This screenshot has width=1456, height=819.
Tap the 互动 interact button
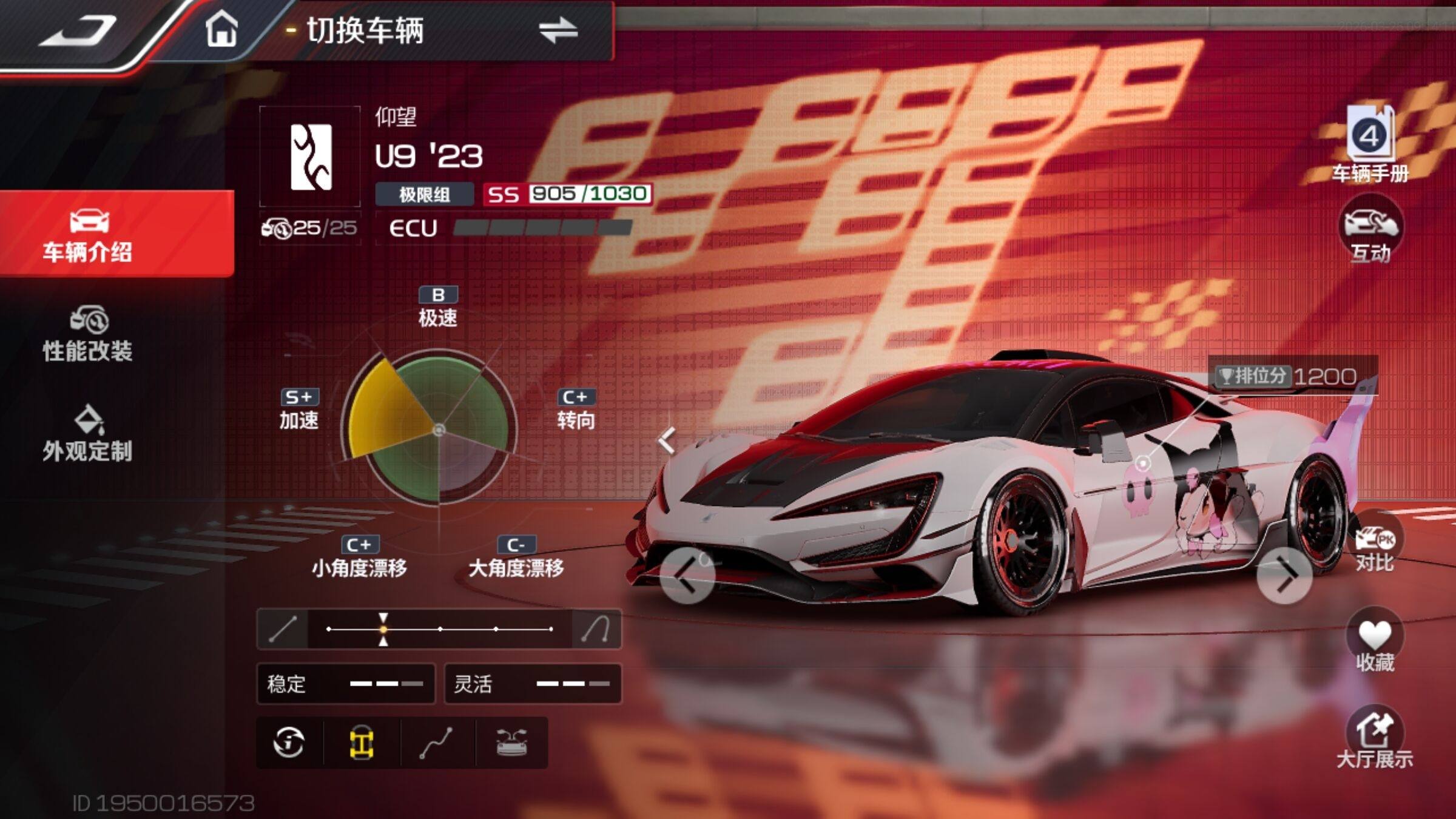click(x=1370, y=232)
